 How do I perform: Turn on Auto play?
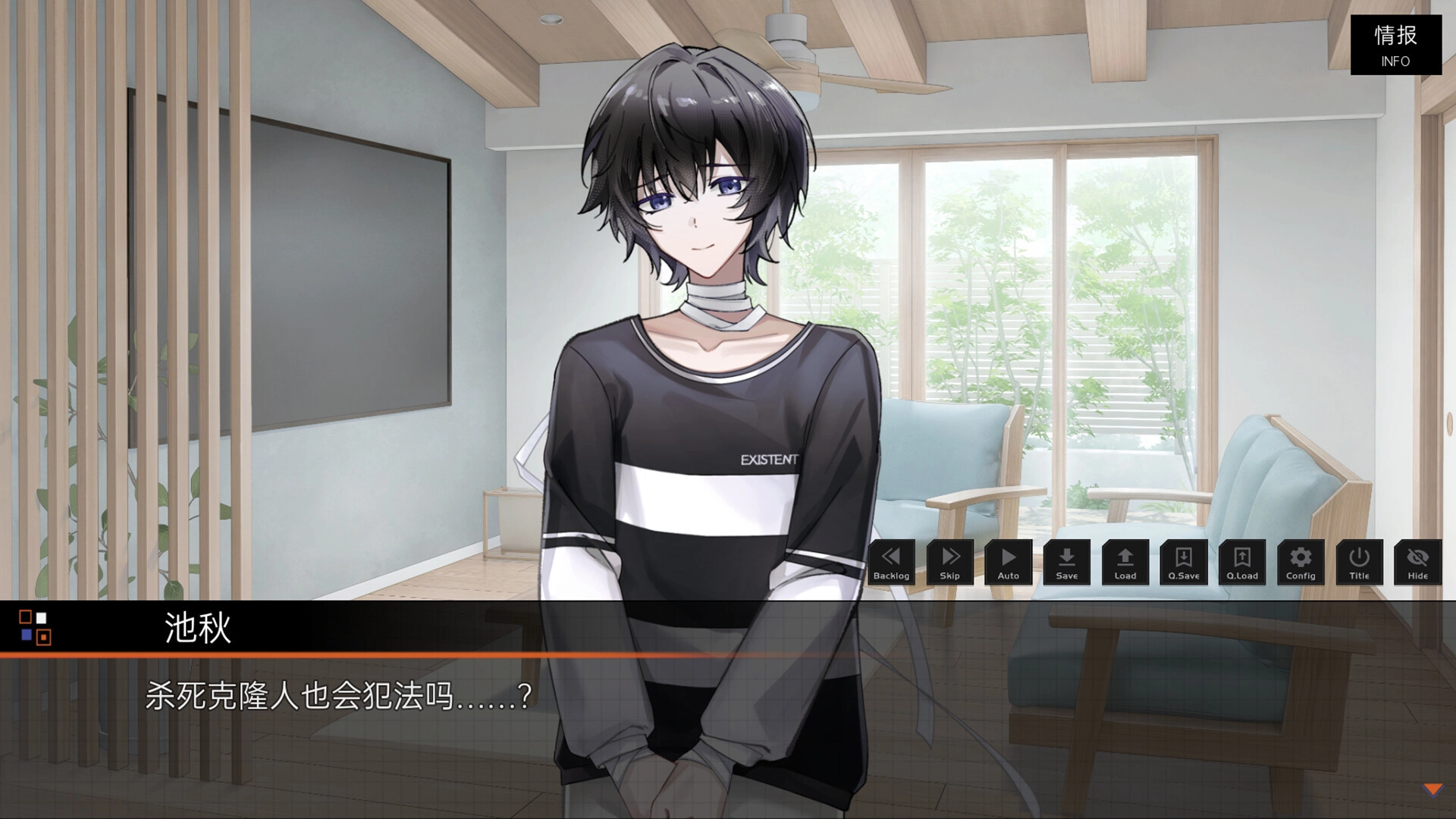click(x=1008, y=563)
